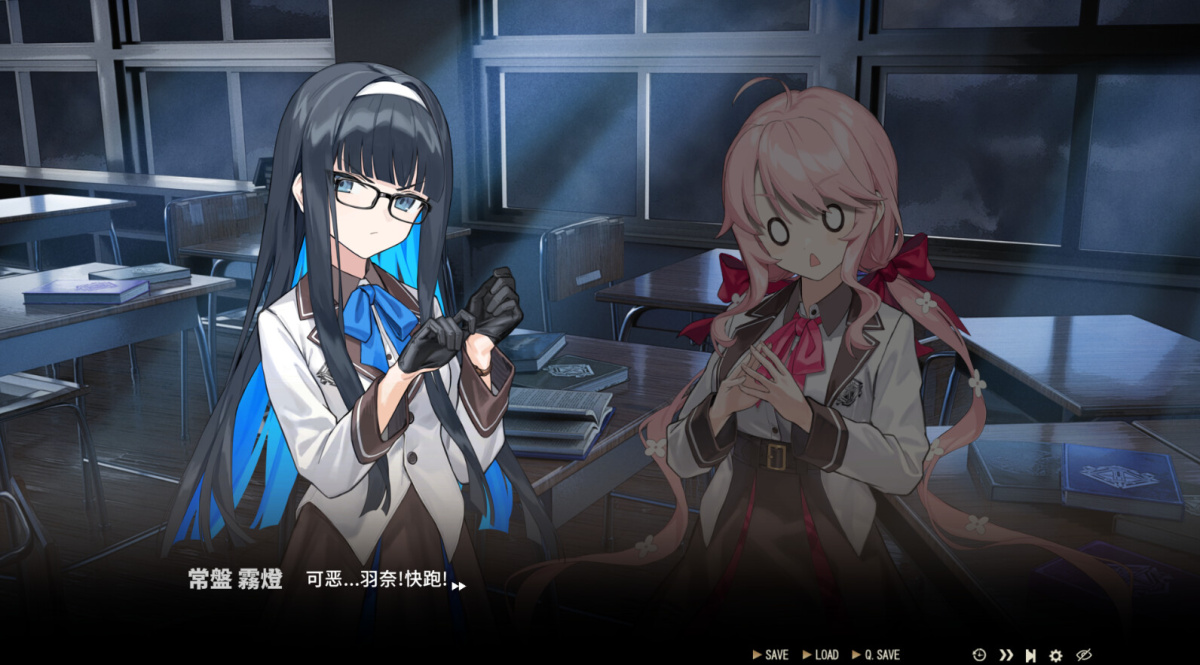Toggle fast-forward double arrow icon
Screen dimensions: 1200x665
click(x=1006, y=655)
